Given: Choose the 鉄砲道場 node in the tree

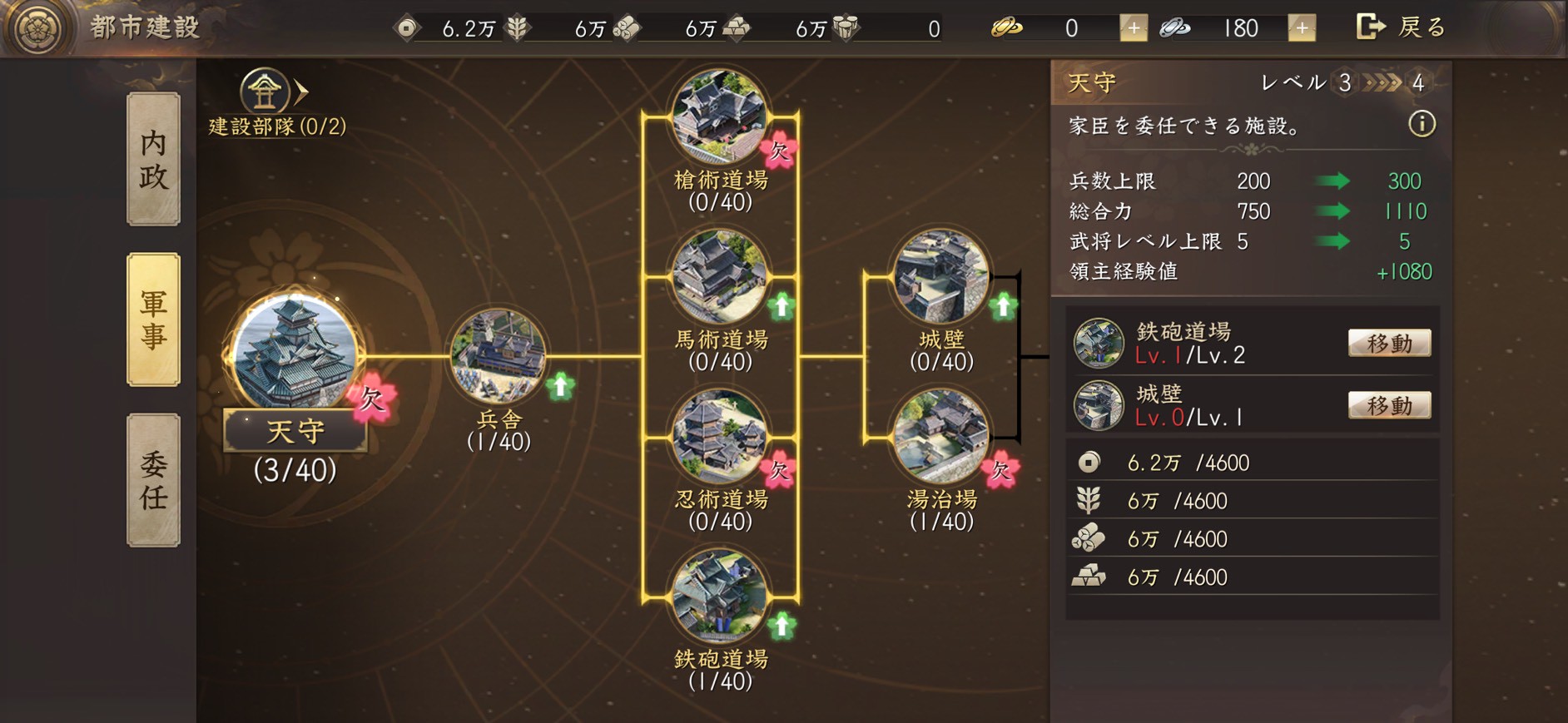Looking at the screenshot, I should (719, 596).
